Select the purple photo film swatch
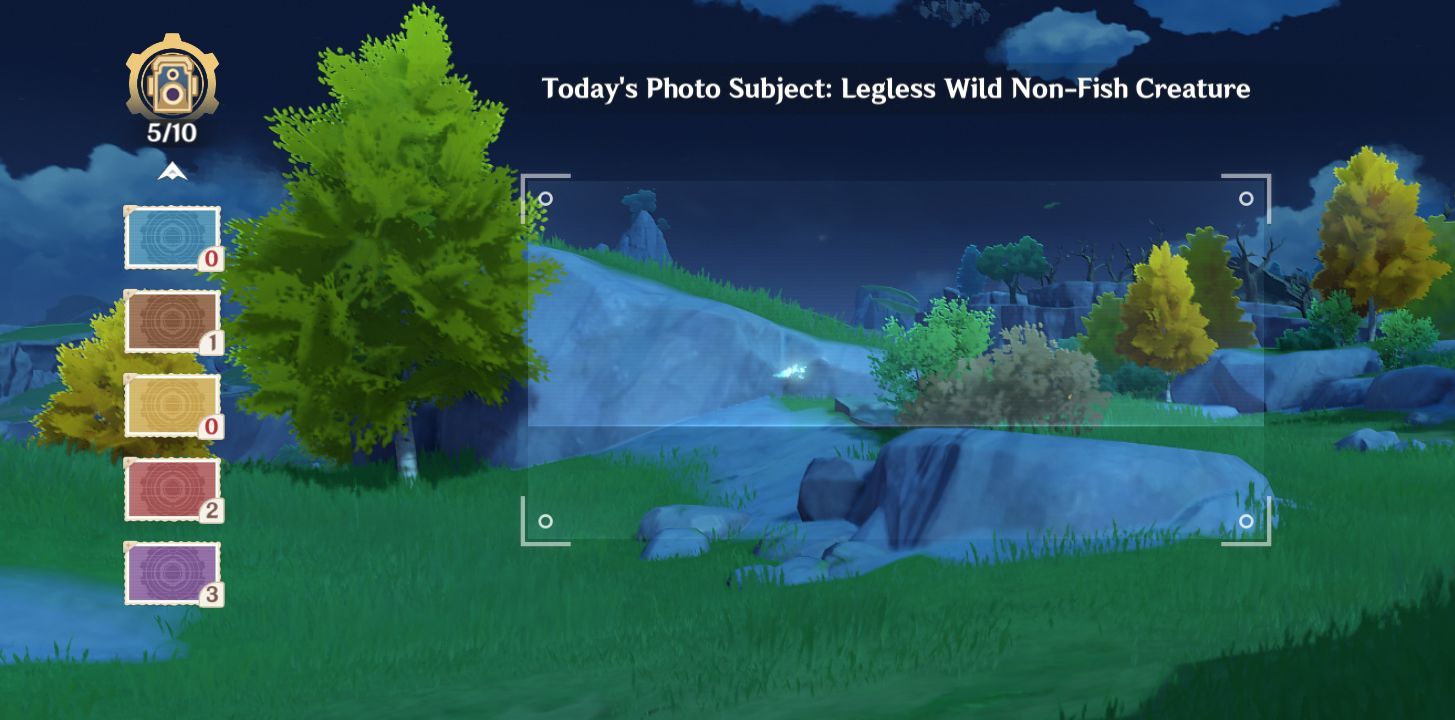Viewport: 1455px width, 720px height. coord(172,571)
